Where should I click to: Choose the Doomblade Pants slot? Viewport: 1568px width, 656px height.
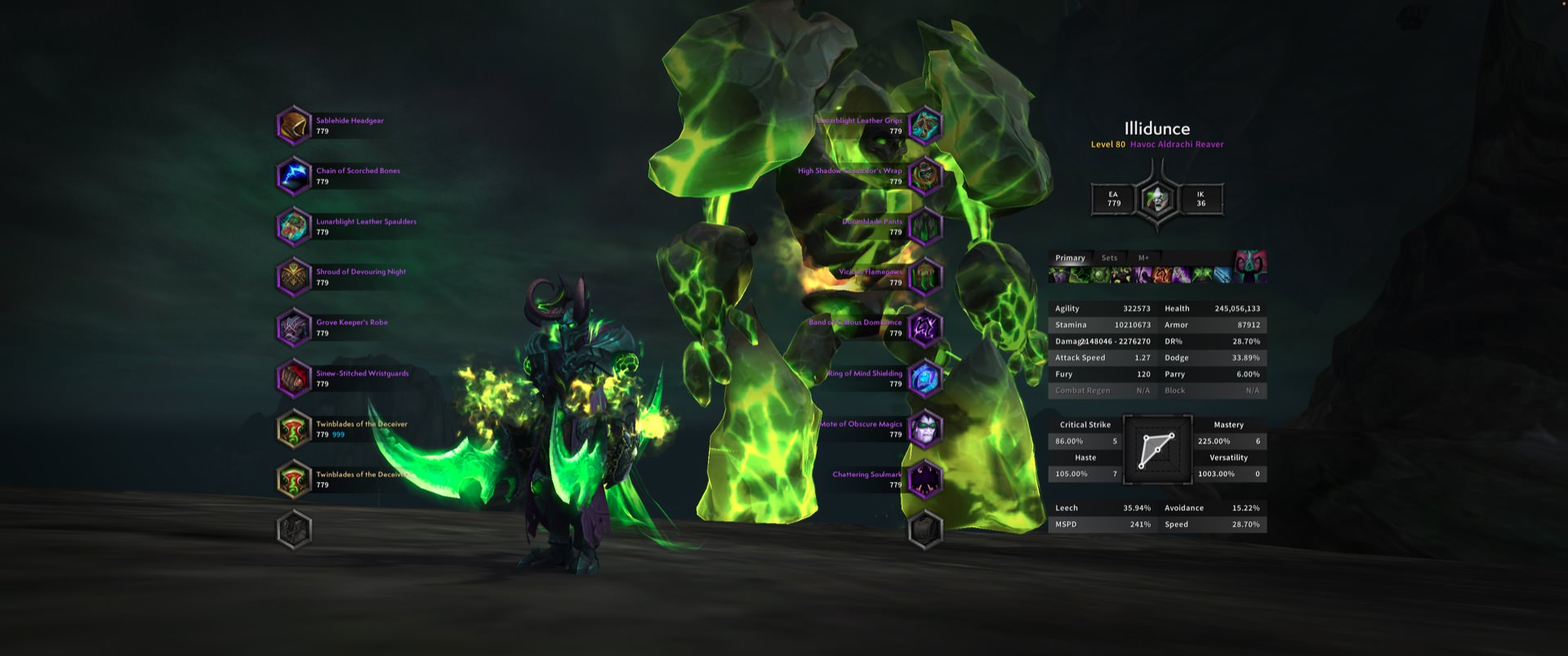(925, 227)
